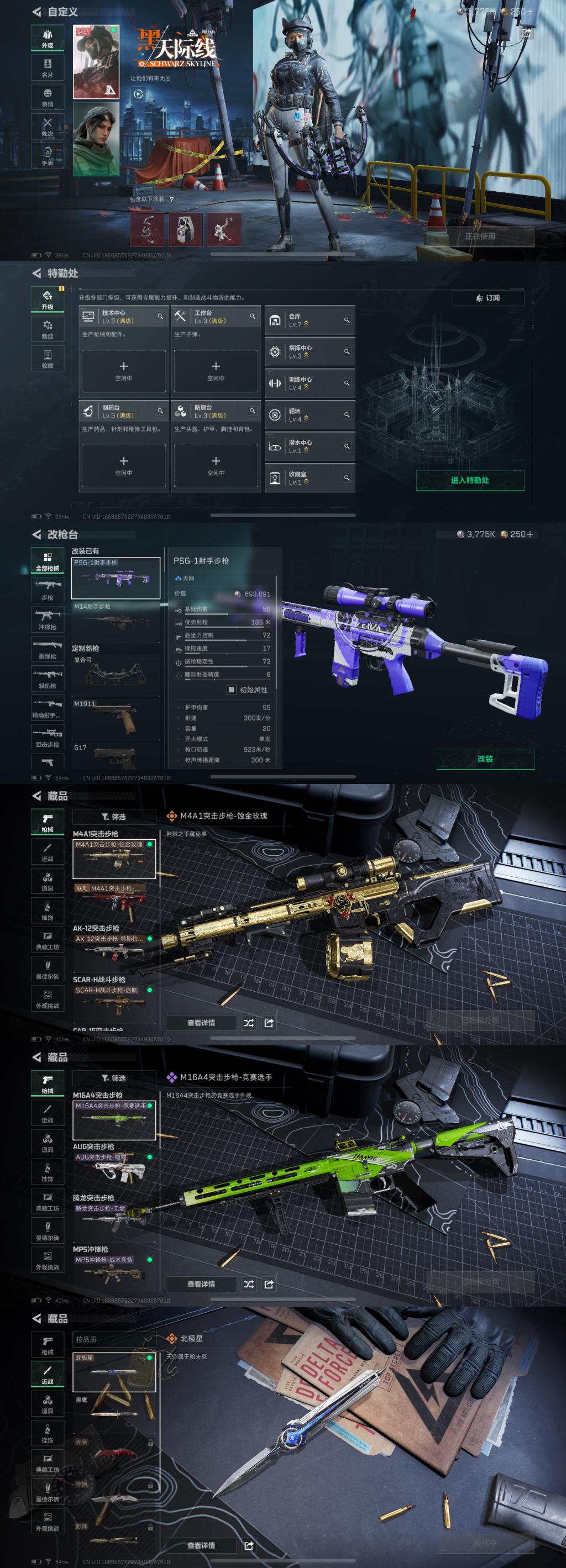
Task: Switch to the 名片 tab
Action: click(48, 67)
